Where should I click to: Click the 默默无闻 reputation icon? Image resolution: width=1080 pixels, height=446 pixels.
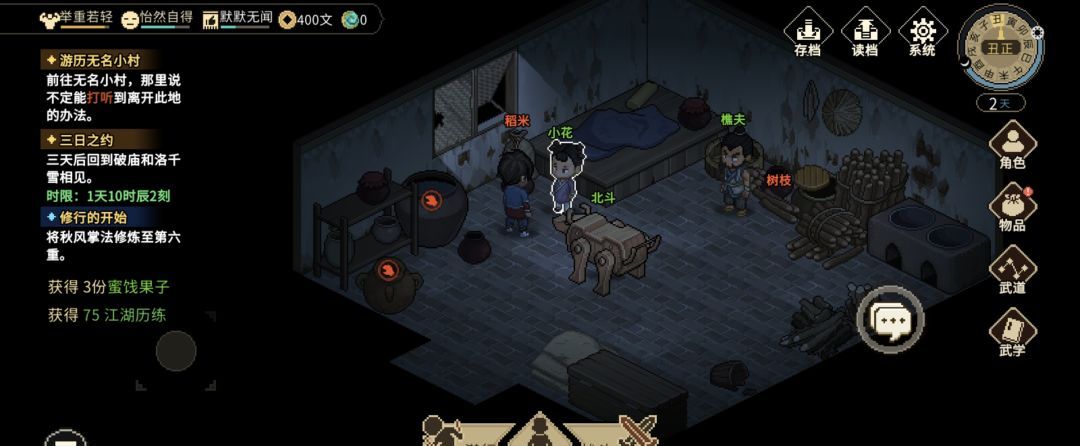[210, 19]
